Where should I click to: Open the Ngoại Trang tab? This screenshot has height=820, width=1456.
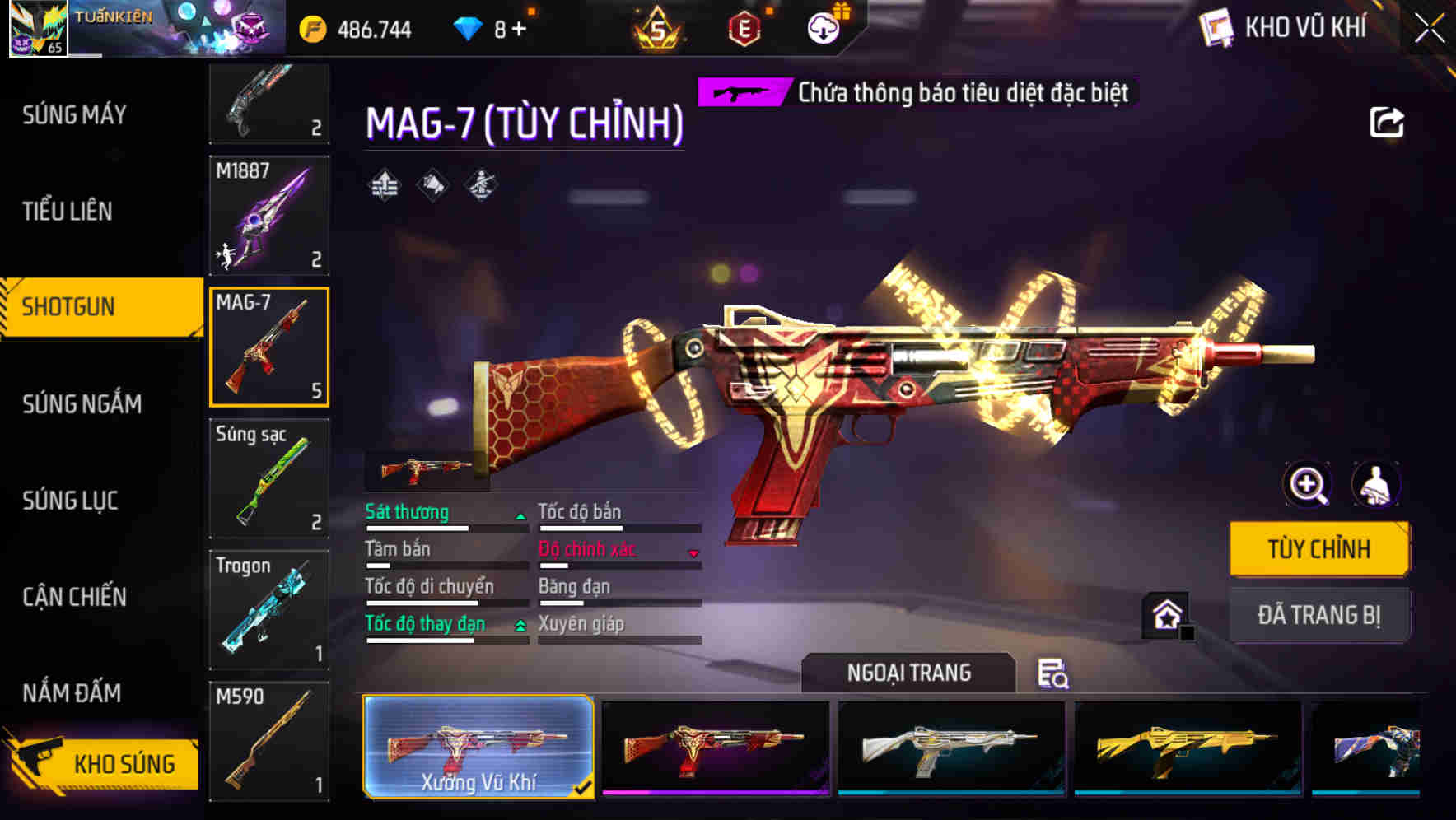908,672
